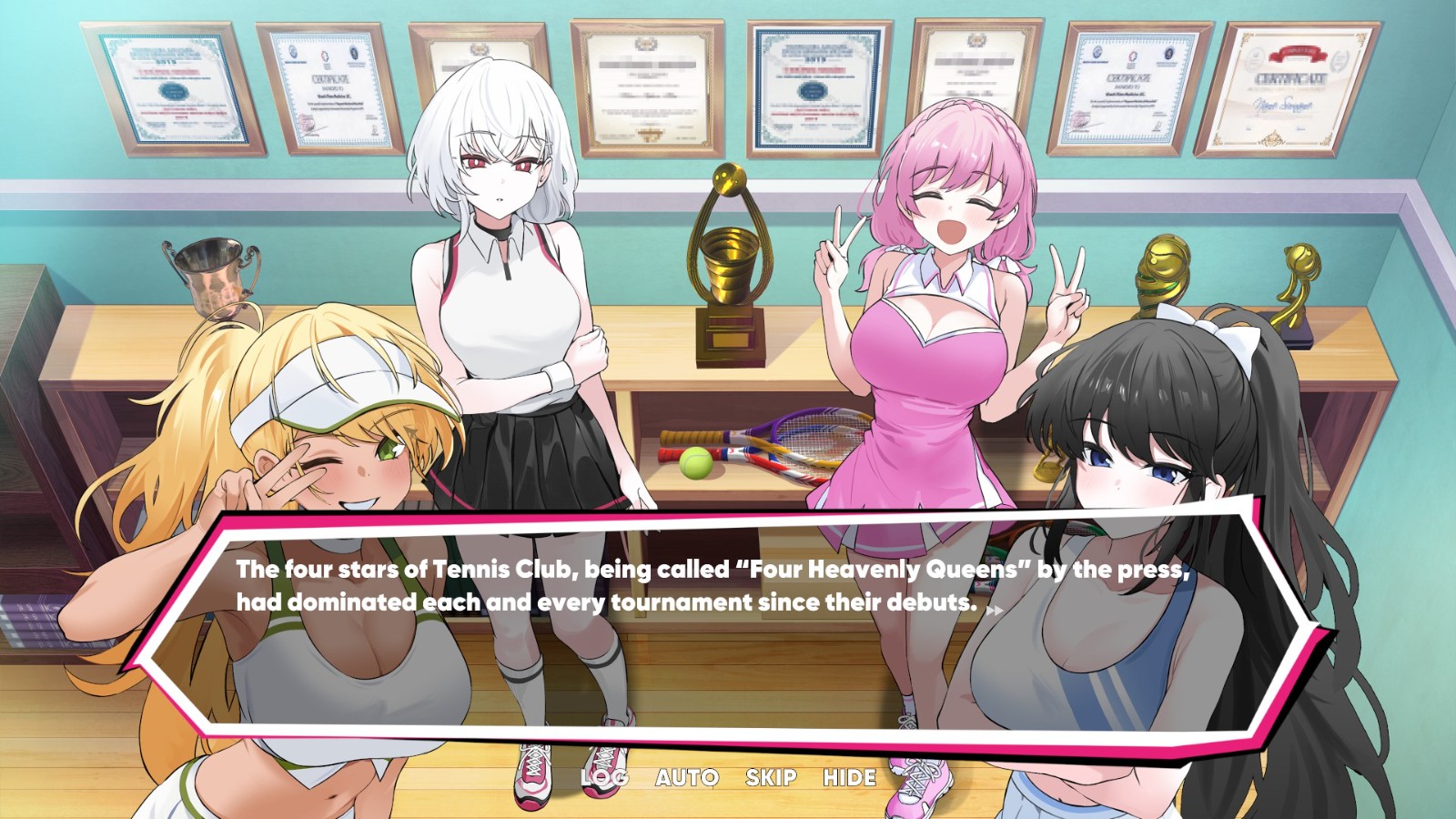Enable AUTO text advance
Screen dimensions: 1456x819
(687, 778)
